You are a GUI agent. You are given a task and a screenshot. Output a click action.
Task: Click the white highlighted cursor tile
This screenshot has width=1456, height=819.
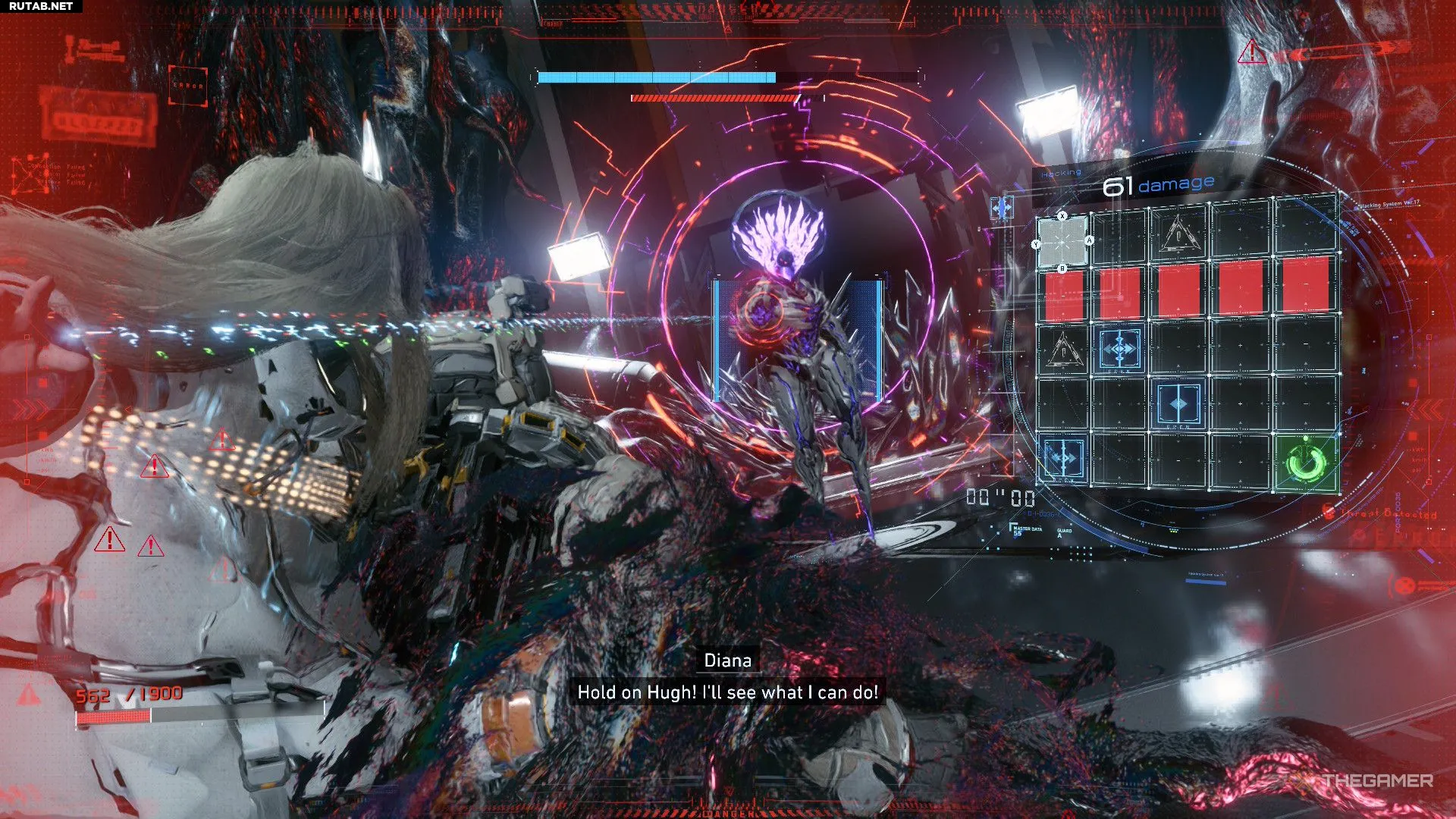[1062, 241]
